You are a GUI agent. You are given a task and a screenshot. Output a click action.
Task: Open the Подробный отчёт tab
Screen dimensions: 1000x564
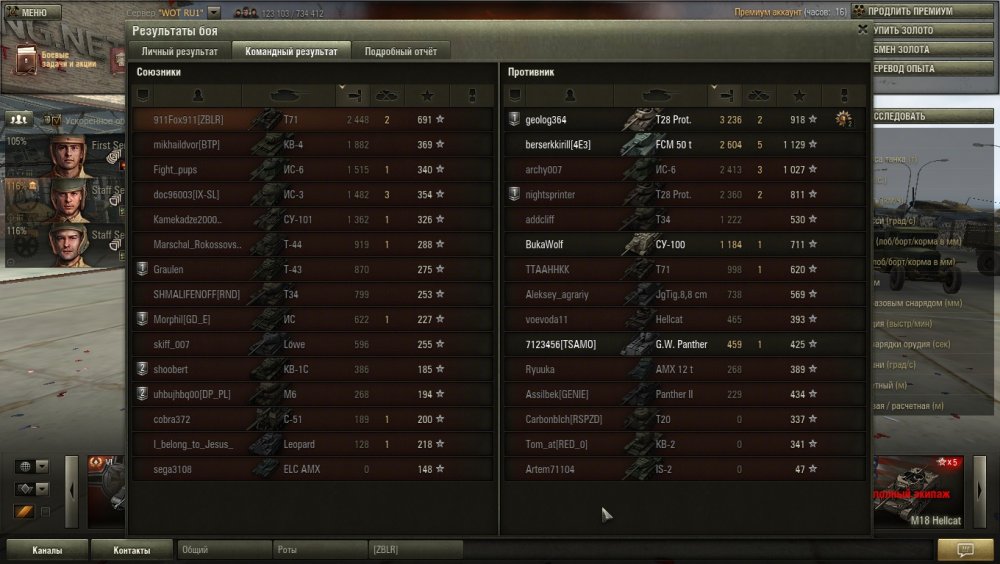click(x=400, y=51)
